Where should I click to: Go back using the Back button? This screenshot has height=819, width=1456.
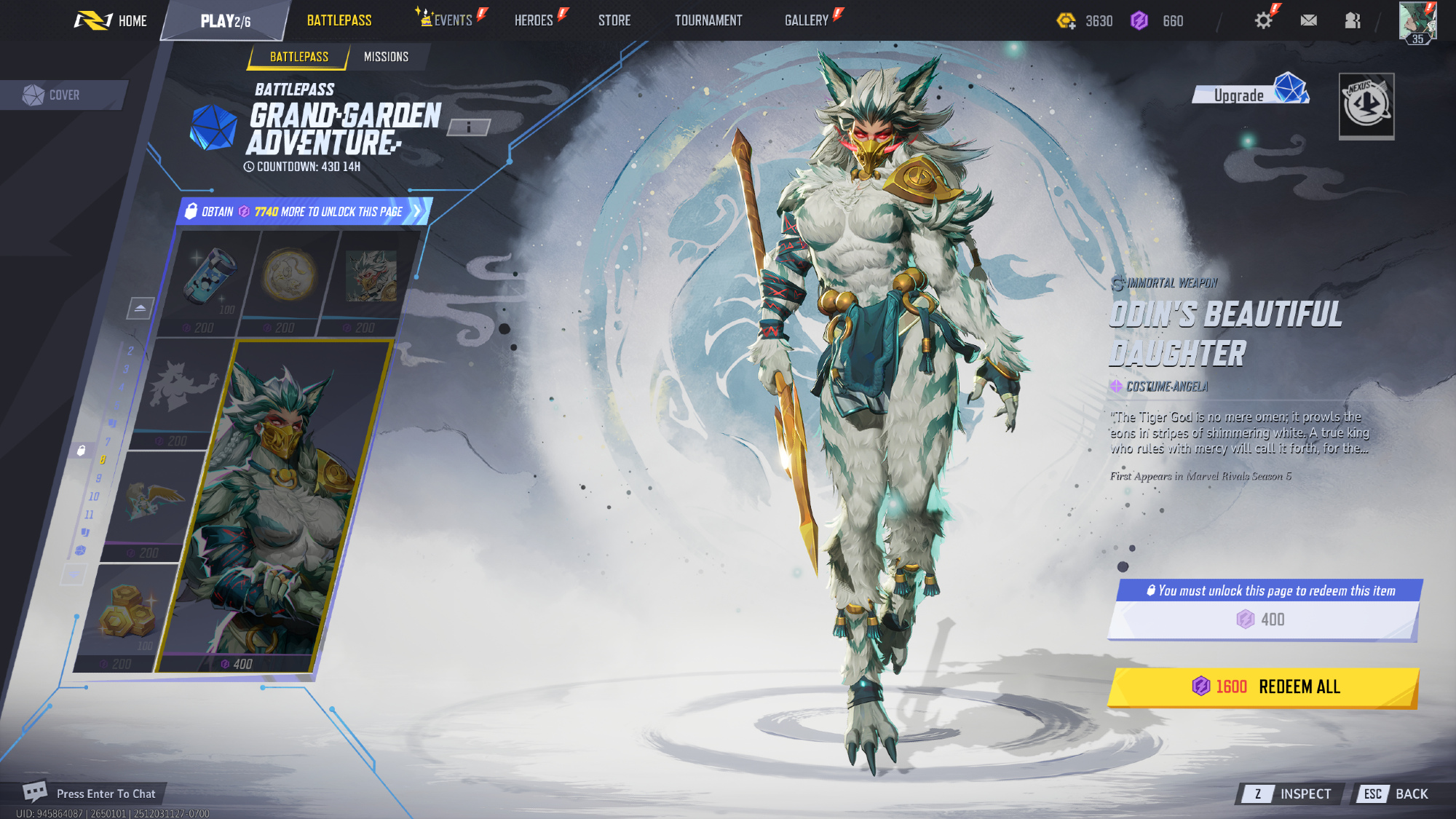tap(1395, 794)
